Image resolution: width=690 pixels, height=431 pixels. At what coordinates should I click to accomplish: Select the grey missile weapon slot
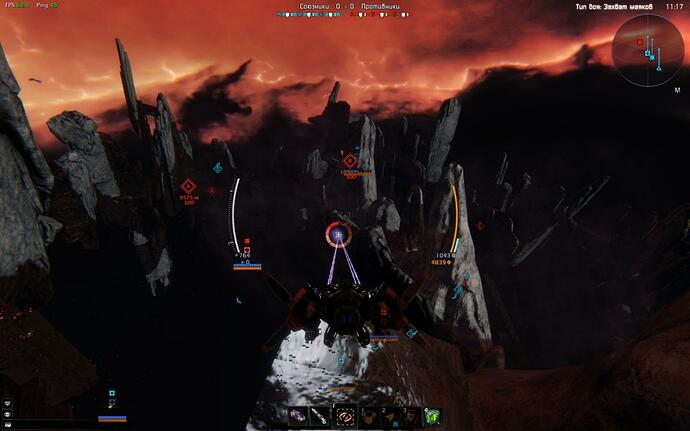(x=319, y=415)
